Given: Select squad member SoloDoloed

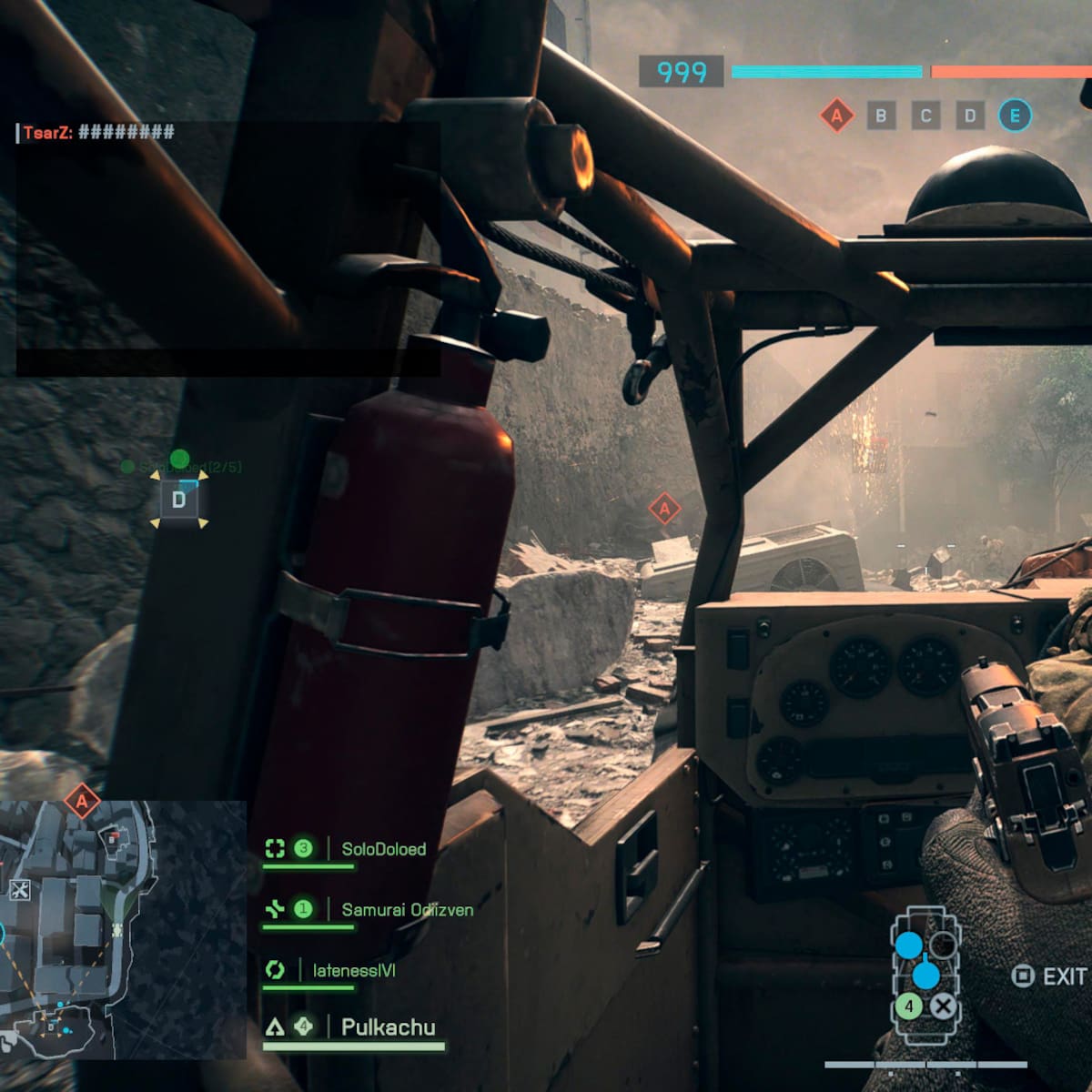Looking at the screenshot, I should 383,849.
